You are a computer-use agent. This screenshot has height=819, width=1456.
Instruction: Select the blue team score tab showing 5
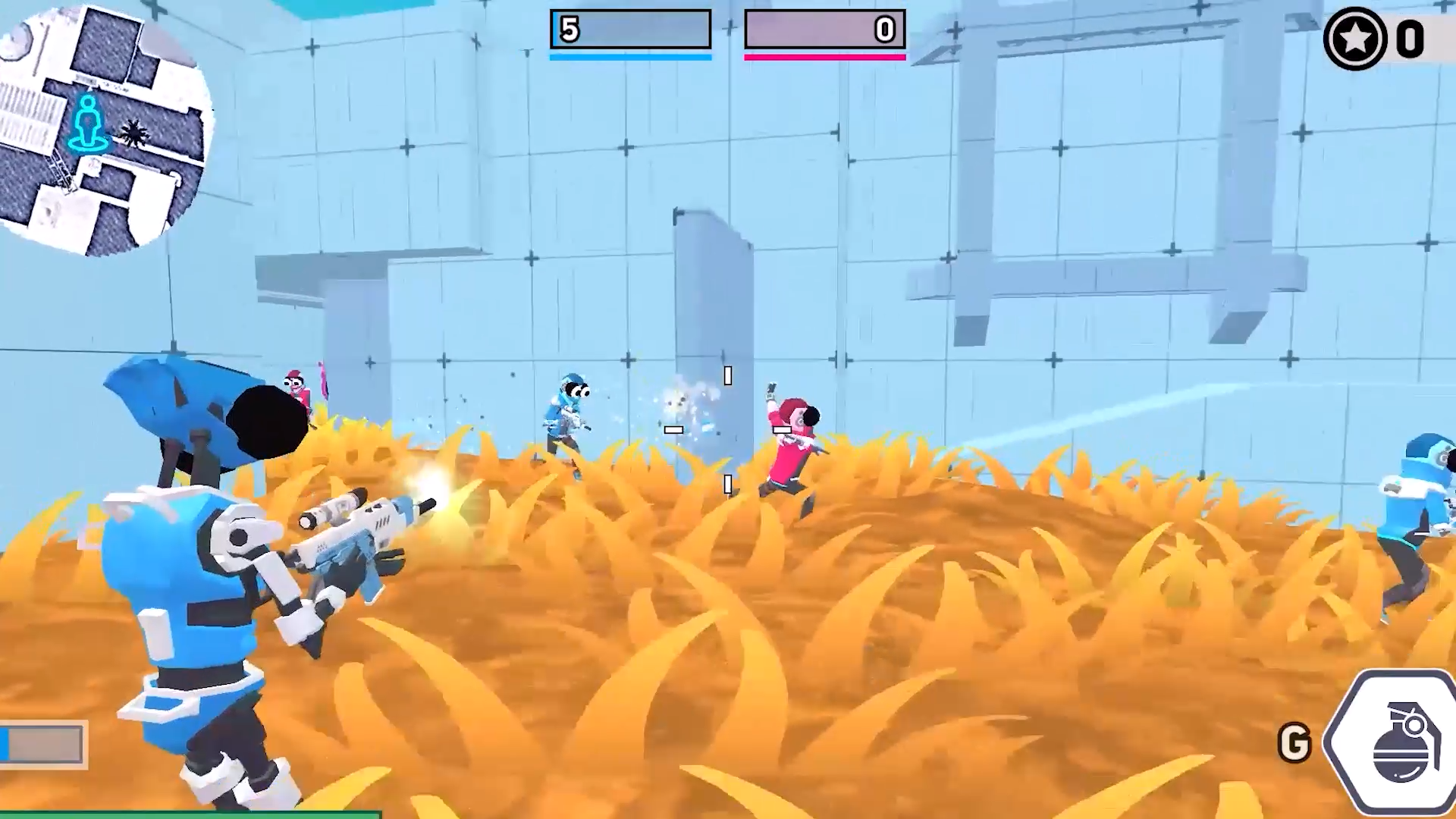pyautogui.click(x=630, y=29)
